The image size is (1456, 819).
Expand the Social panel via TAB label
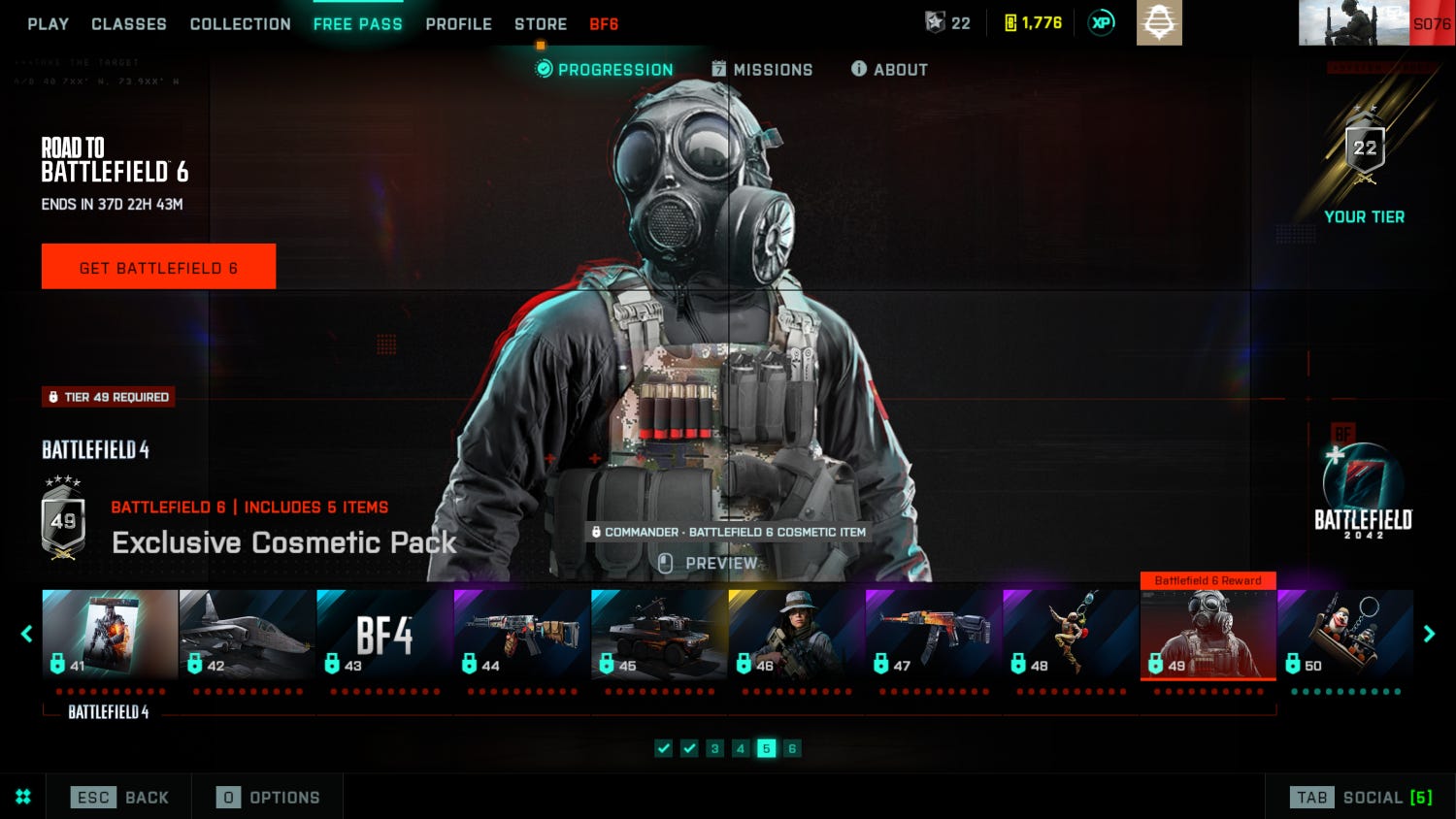click(x=1312, y=797)
